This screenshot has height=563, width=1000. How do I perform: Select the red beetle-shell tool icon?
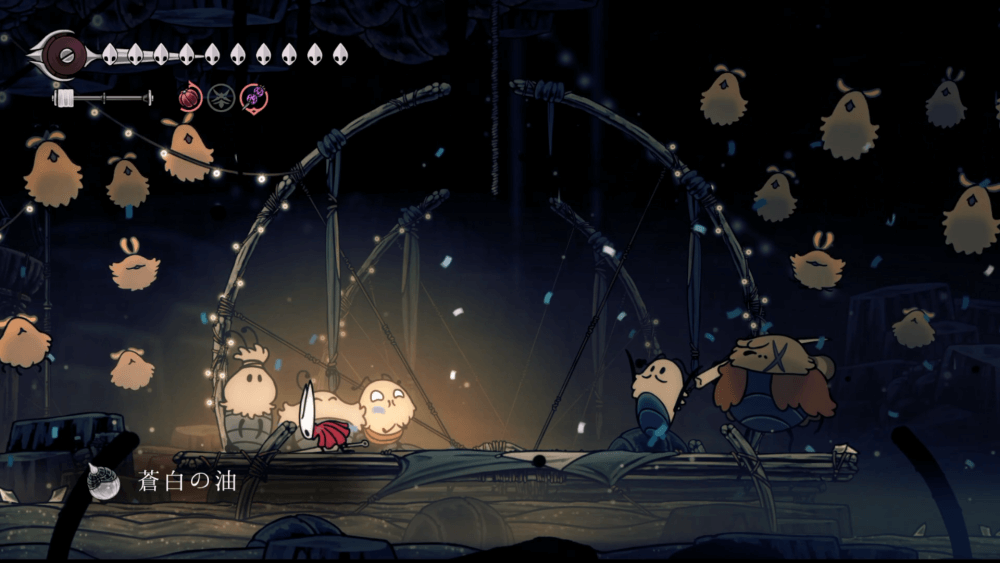point(191,98)
